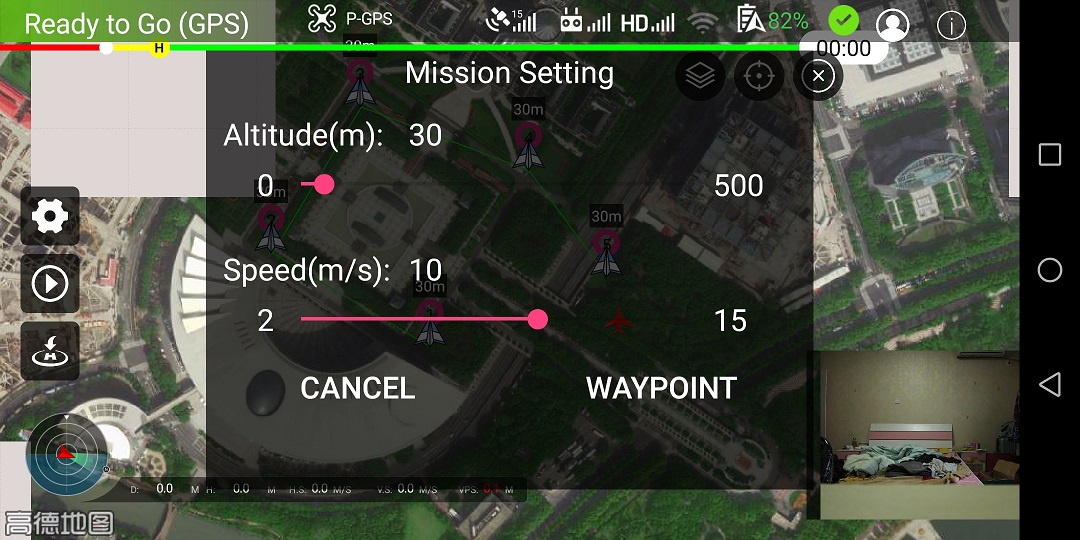Tap the Android back triangle button
The image size is (1080, 540).
click(x=1049, y=383)
